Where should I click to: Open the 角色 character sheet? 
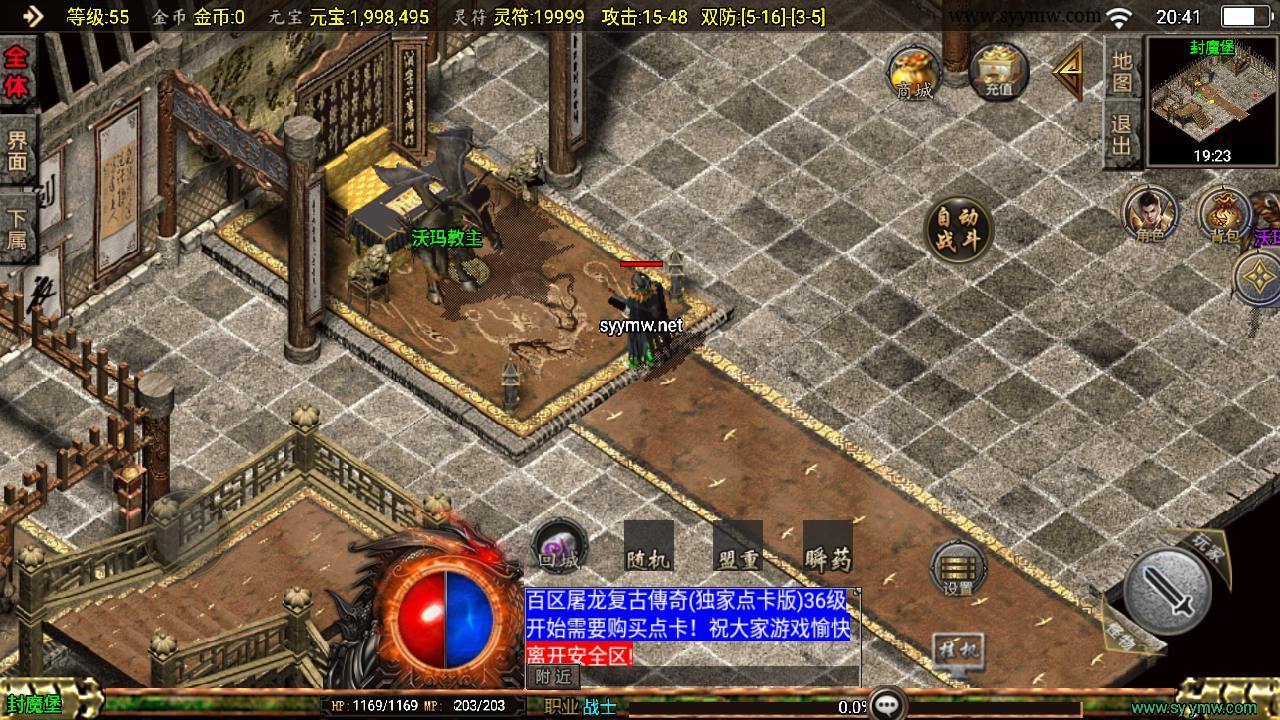(x=1149, y=214)
